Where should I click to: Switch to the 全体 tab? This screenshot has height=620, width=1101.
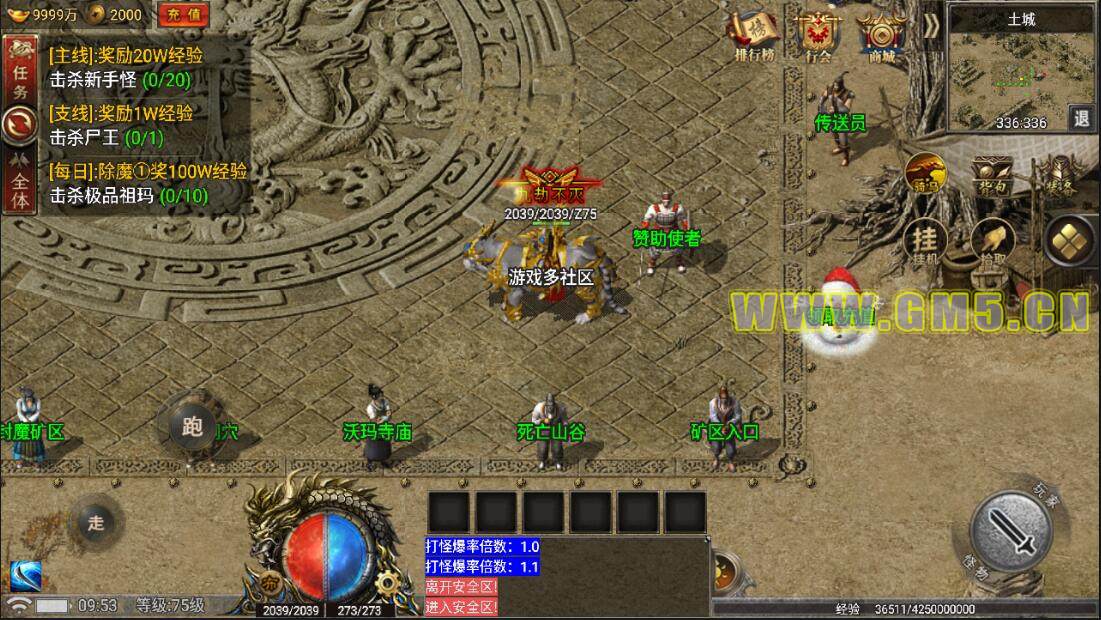pos(17,184)
